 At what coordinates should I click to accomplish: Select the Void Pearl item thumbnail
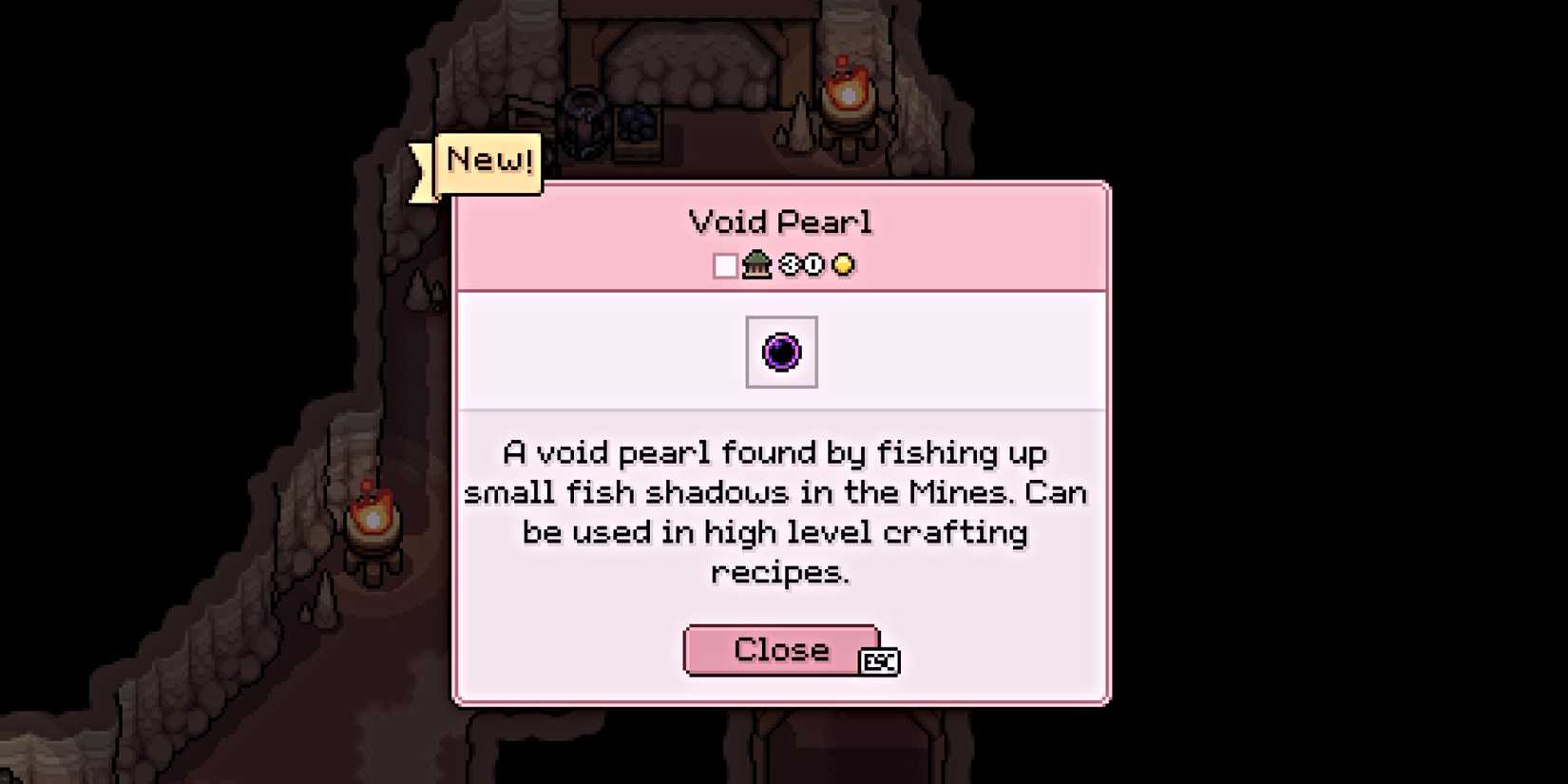tap(781, 352)
